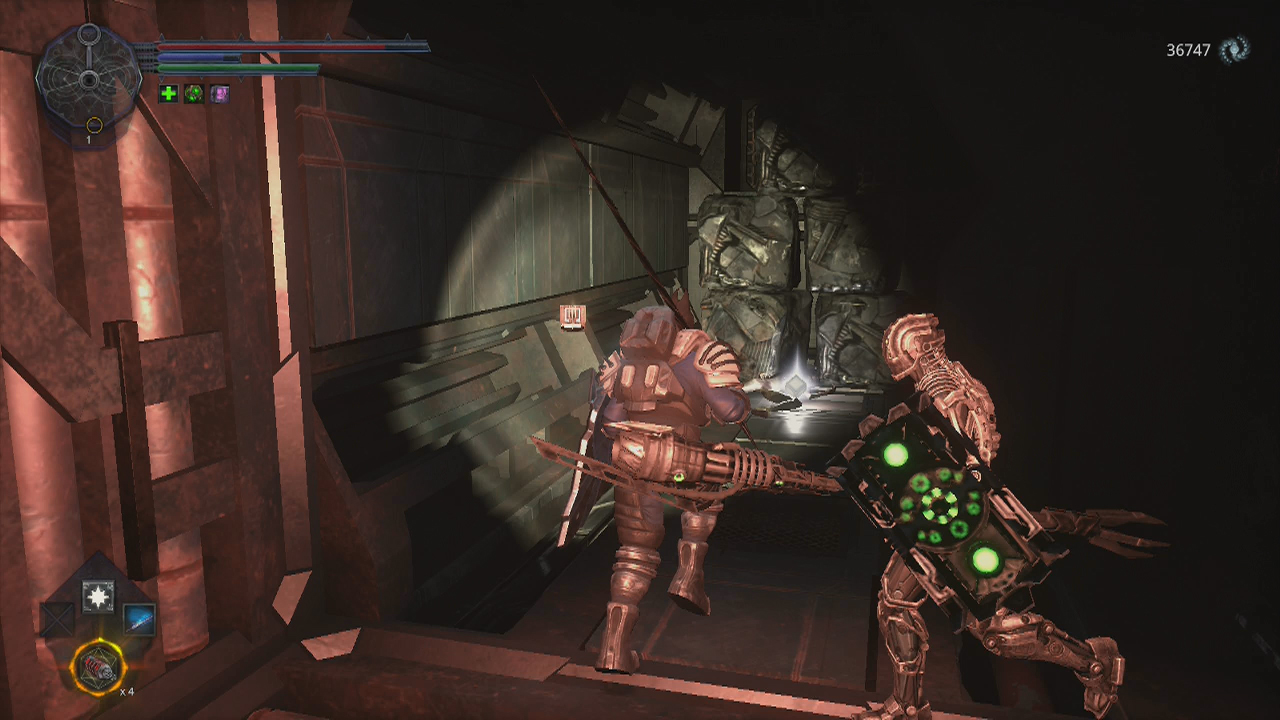Select the starburst ability icon
The image size is (1280, 720).
(x=98, y=597)
